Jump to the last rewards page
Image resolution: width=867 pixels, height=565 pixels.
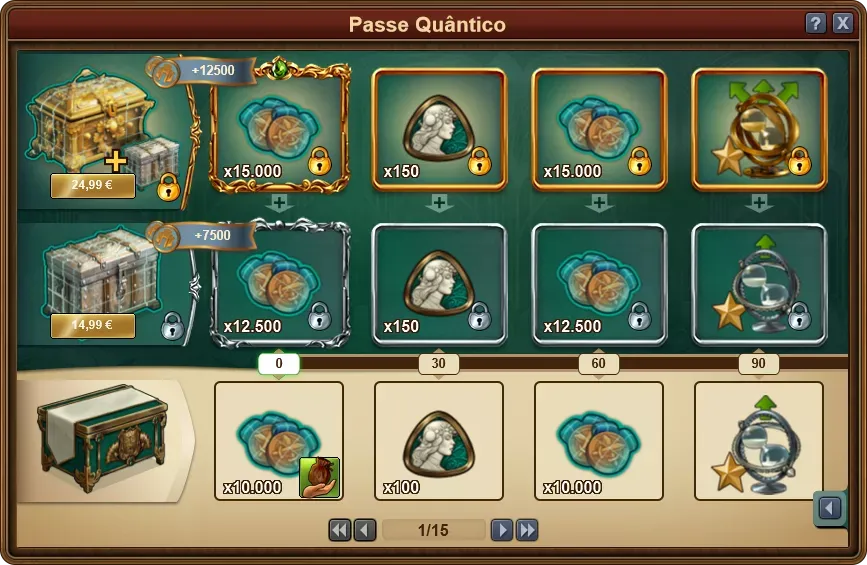pyautogui.click(x=527, y=530)
